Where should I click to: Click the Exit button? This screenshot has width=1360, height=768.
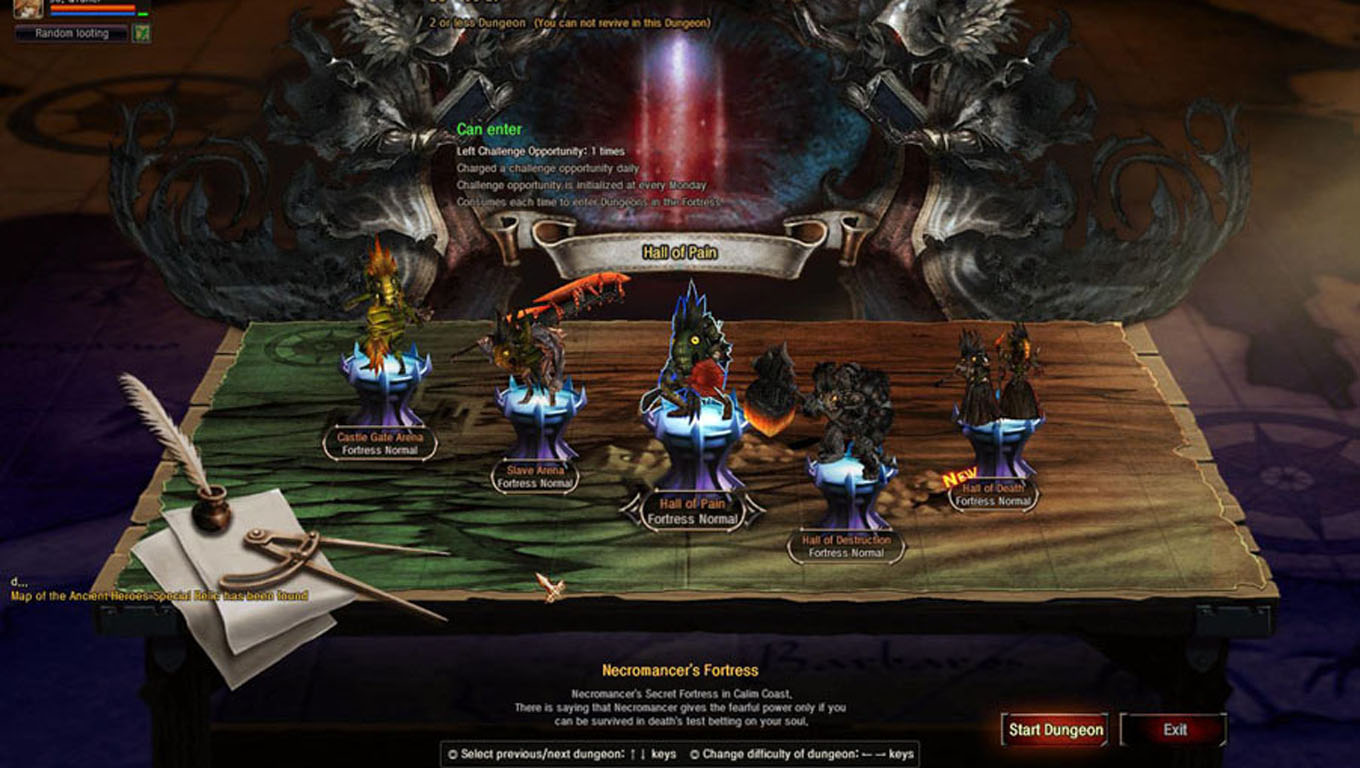[x=1172, y=730]
